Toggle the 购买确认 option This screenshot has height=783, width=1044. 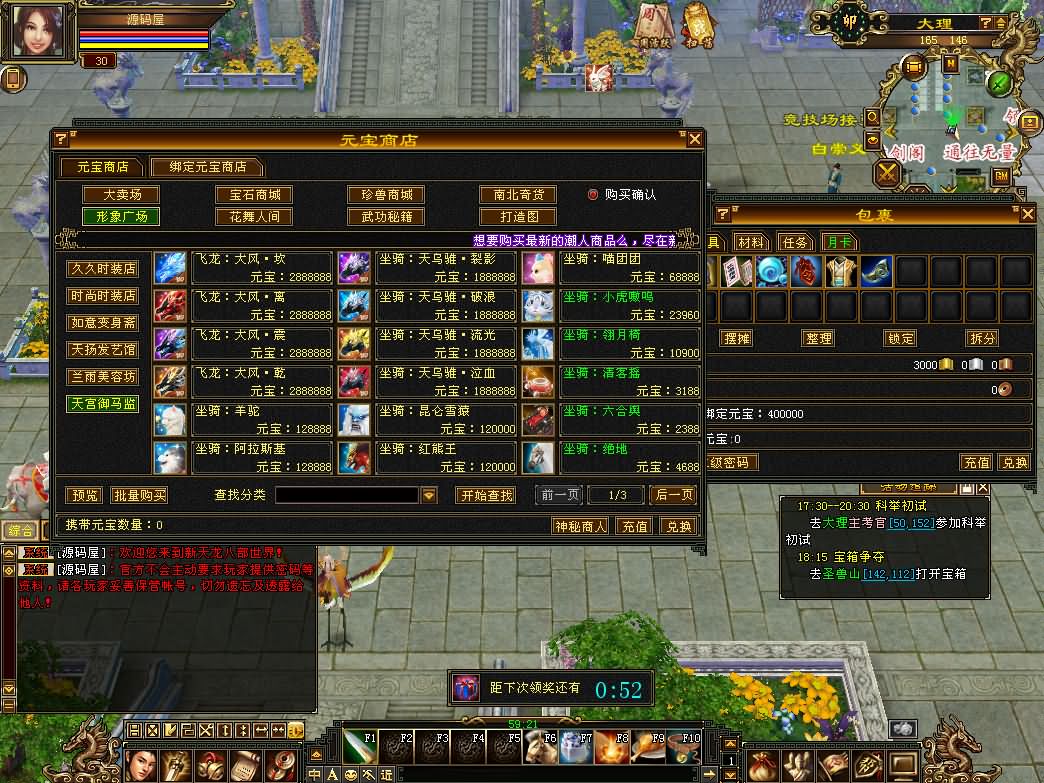tap(593, 195)
